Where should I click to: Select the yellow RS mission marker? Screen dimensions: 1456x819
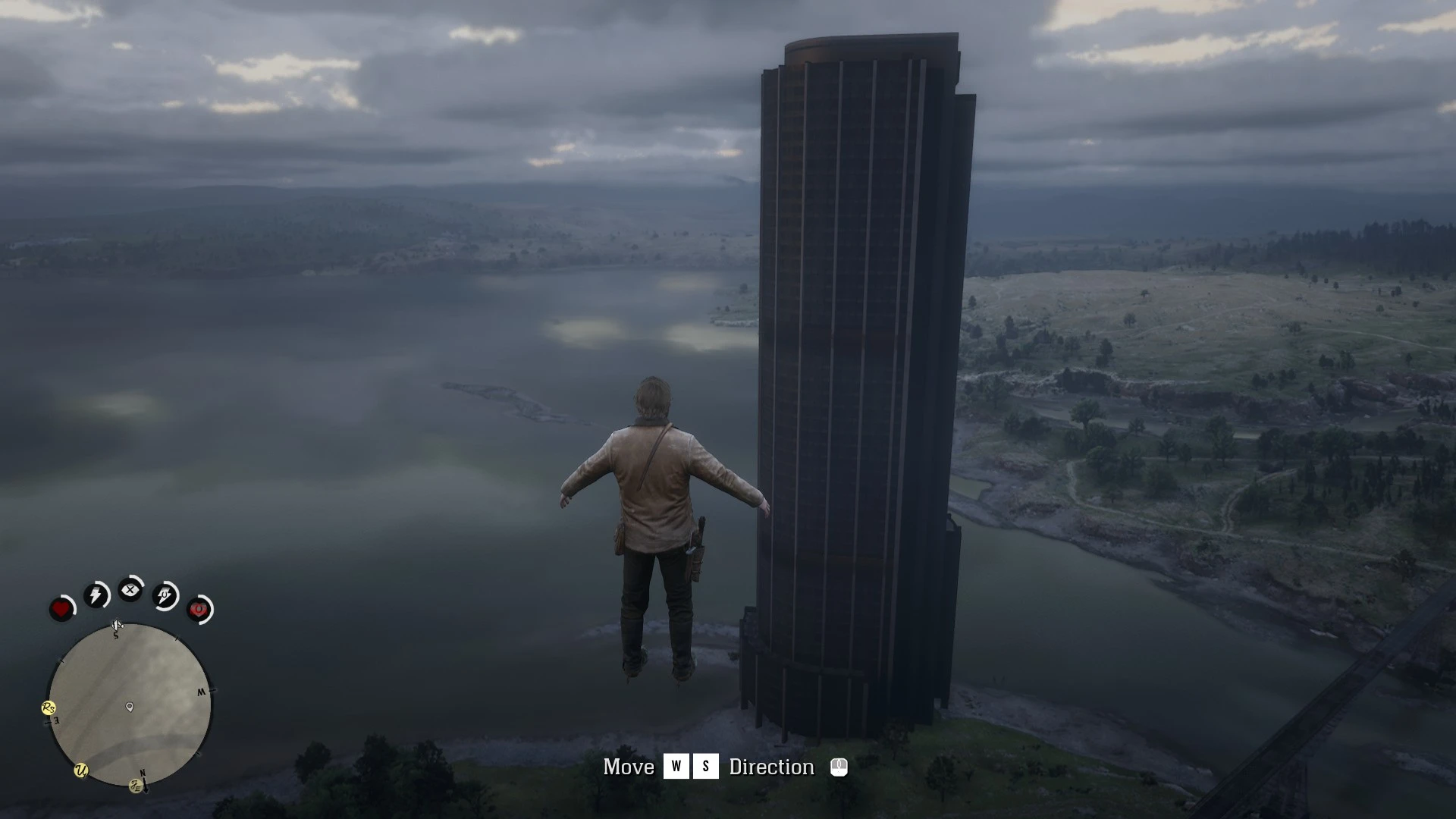click(49, 708)
